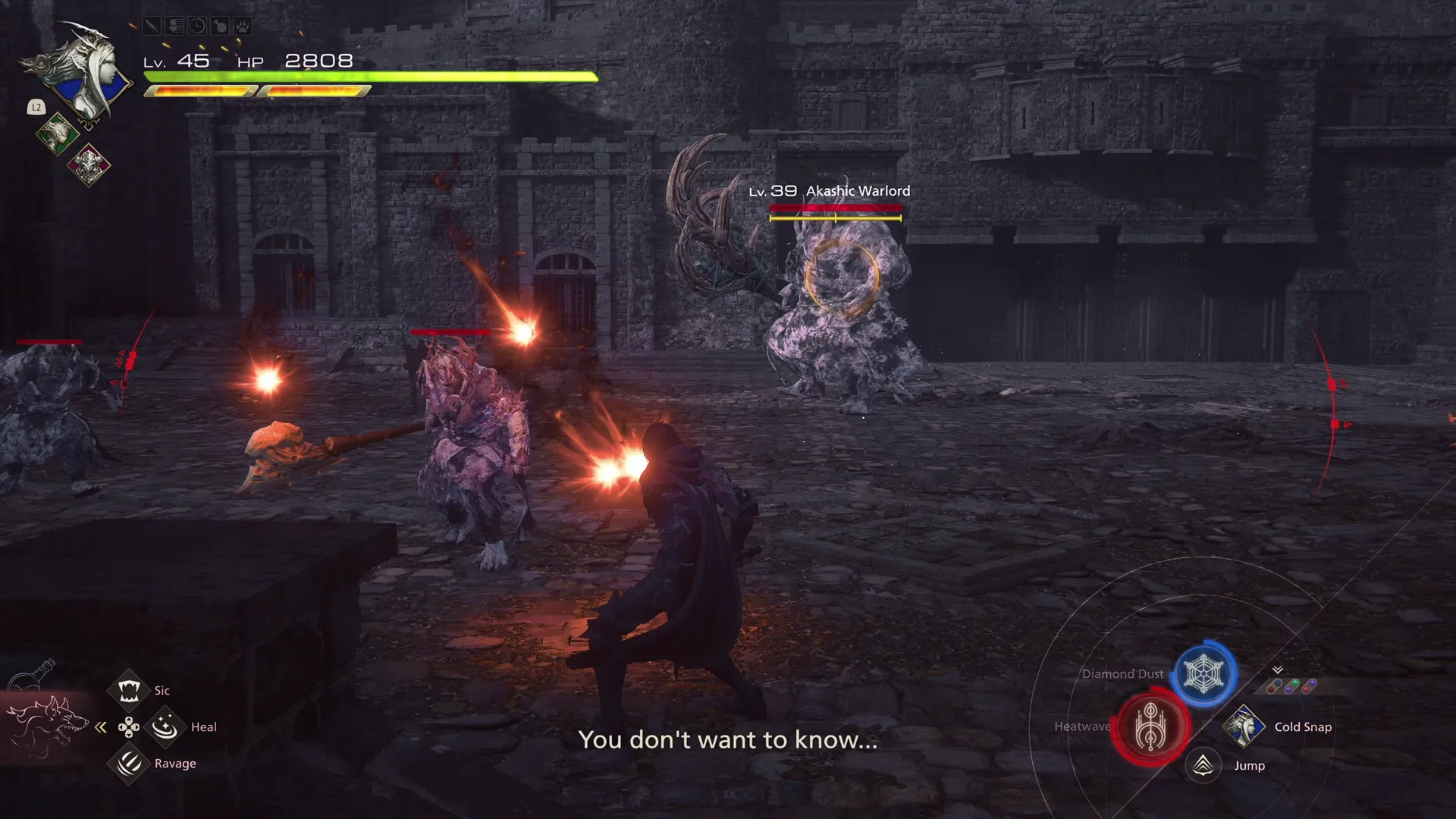The height and width of the screenshot is (819, 1456).
Task: Toggle the L2 indicator near the portrait
Action: [35, 108]
